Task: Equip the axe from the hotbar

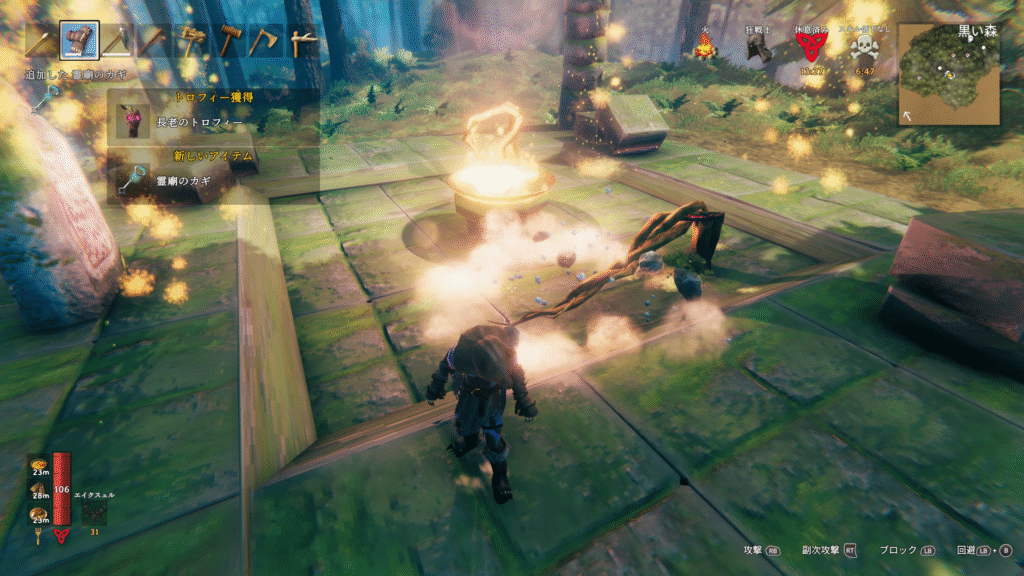Action: click(266, 41)
